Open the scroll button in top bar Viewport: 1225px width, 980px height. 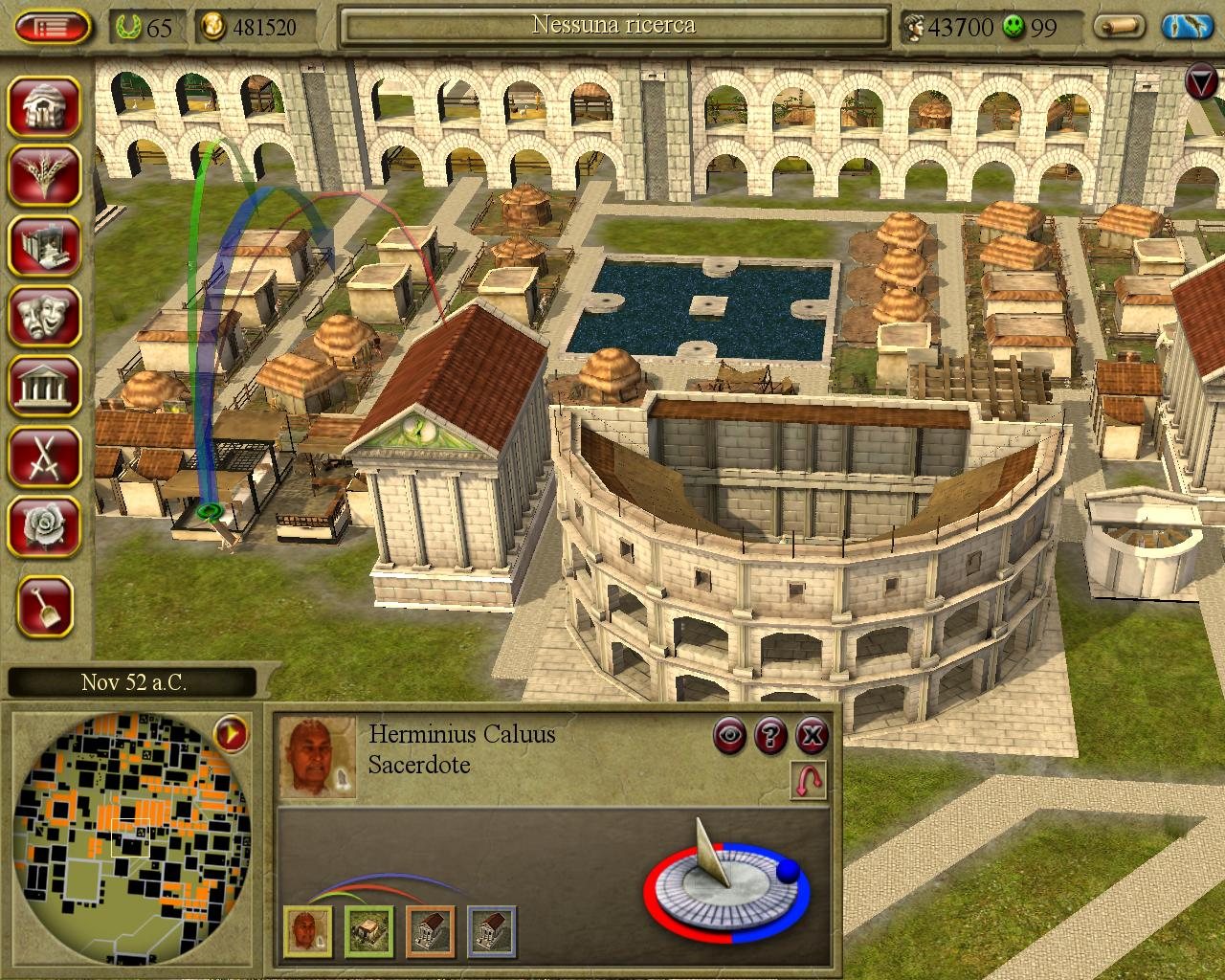click(x=1121, y=27)
